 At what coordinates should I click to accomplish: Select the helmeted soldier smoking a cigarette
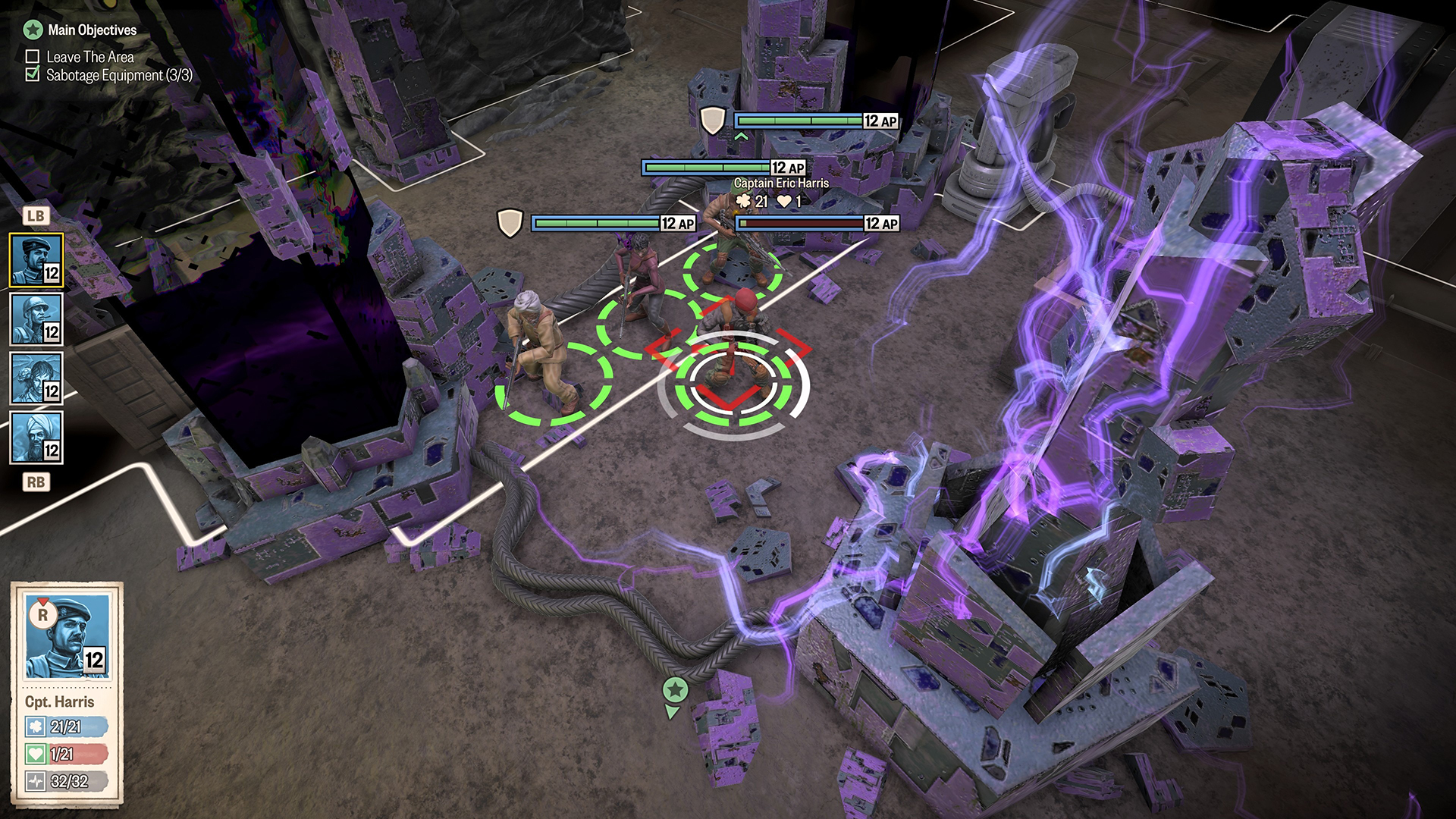click(36, 319)
